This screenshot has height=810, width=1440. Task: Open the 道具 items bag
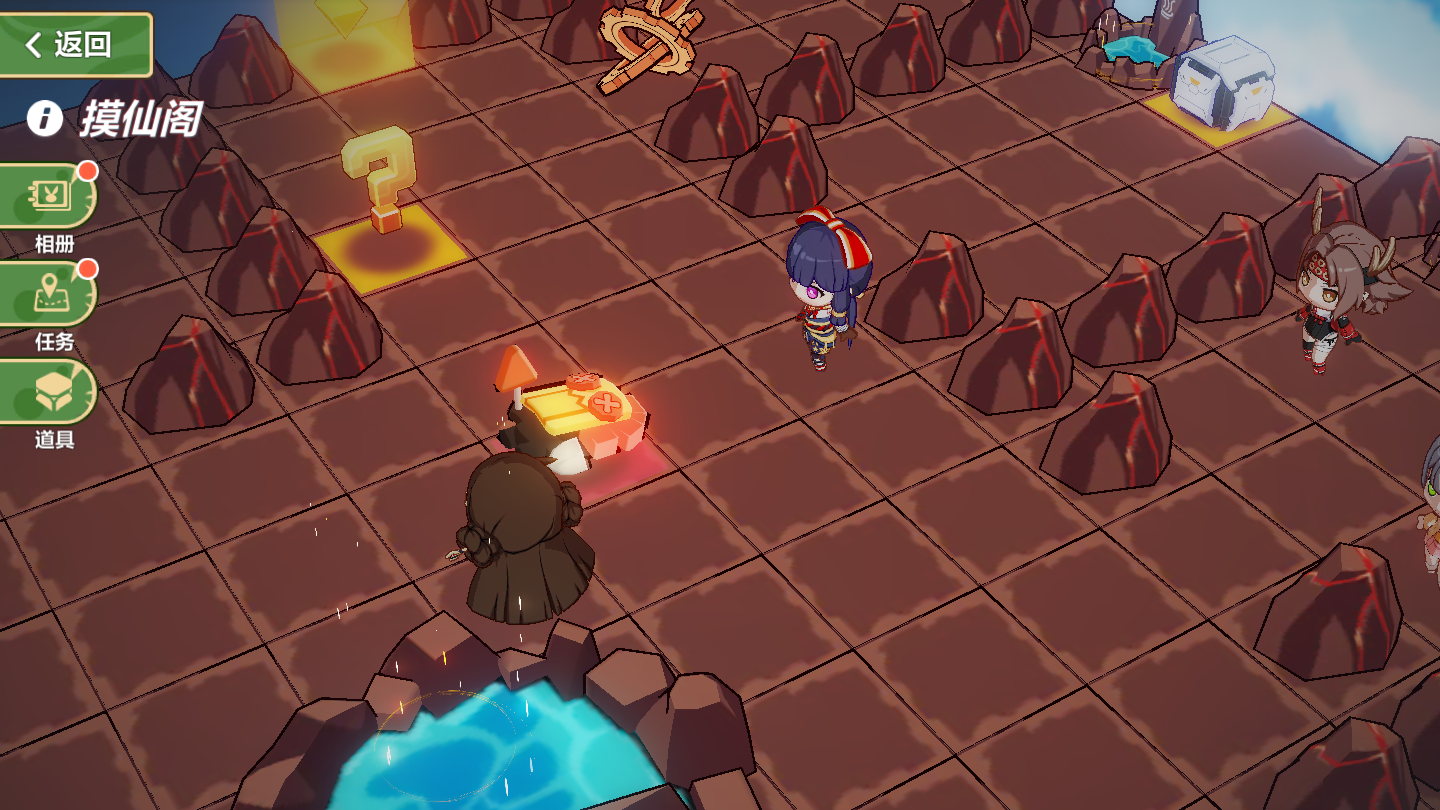(x=52, y=393)
